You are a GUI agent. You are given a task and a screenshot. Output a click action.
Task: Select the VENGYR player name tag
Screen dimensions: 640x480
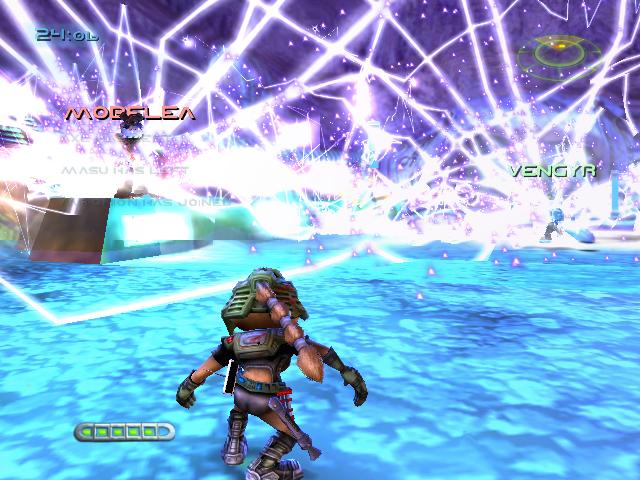pyautogui.click(x=552, y=170)
